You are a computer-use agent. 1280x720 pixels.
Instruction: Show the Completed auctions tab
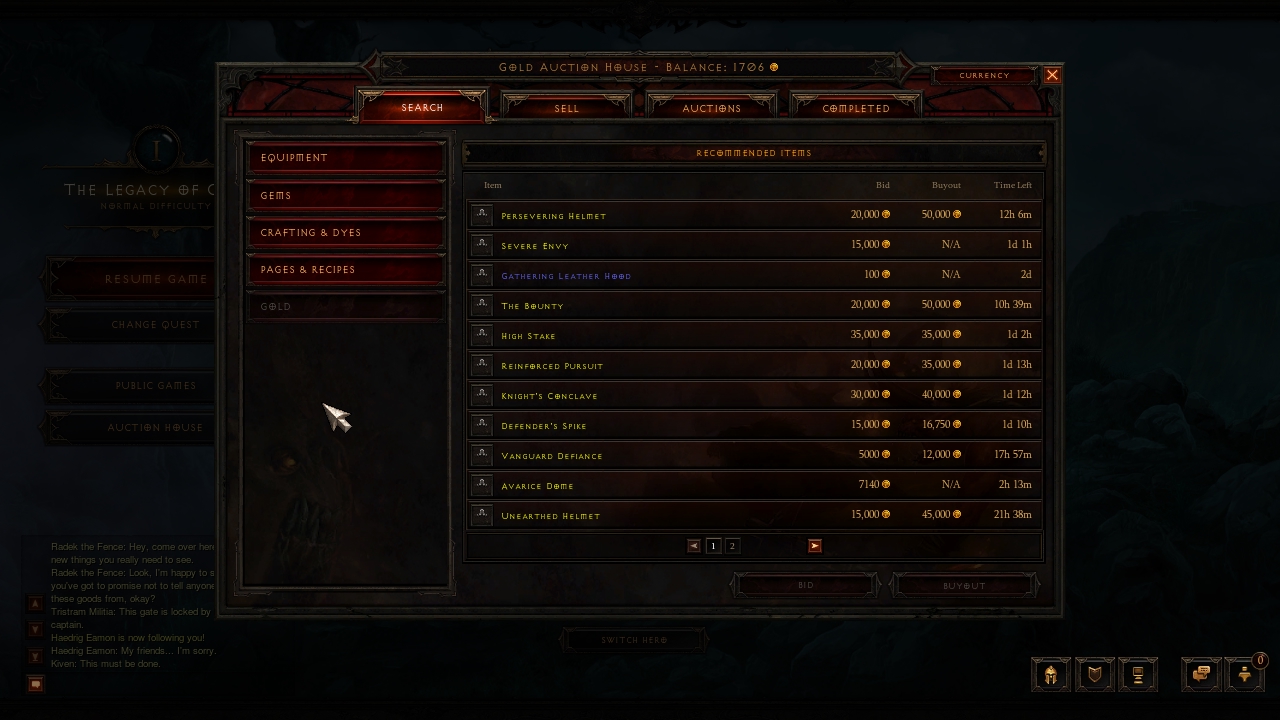(856, 108)
